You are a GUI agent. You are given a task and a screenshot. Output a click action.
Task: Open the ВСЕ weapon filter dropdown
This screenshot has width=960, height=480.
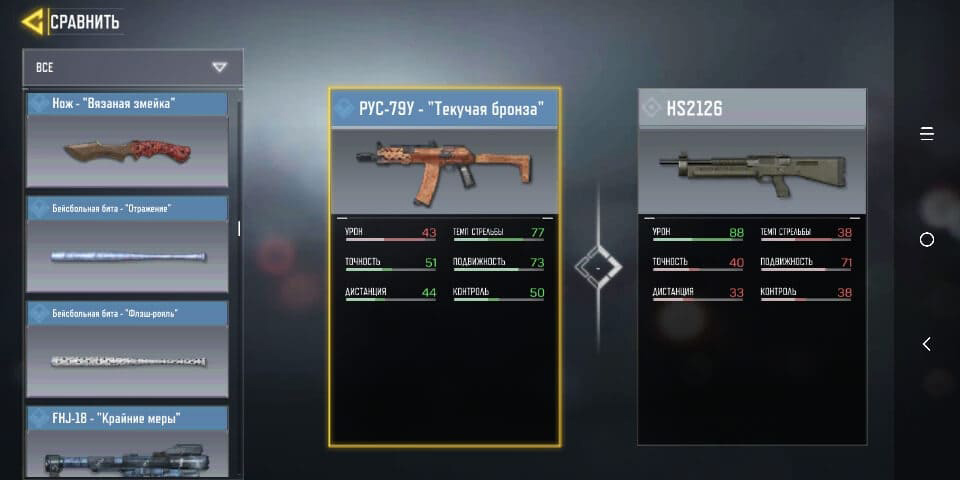(132, 67)
